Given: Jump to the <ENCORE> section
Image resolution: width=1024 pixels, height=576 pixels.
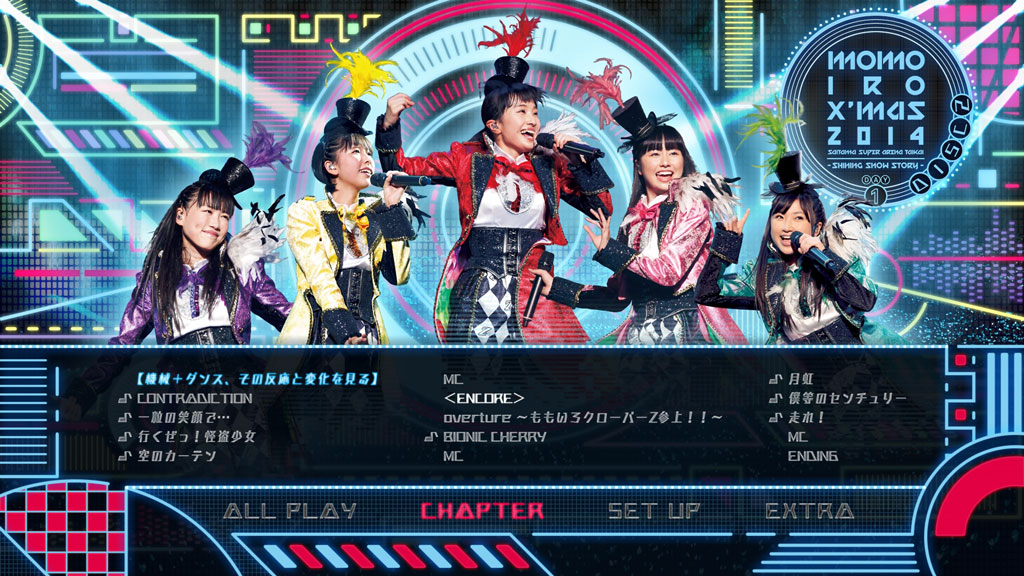Looking at the screenshot, I should tap(485, 398).
